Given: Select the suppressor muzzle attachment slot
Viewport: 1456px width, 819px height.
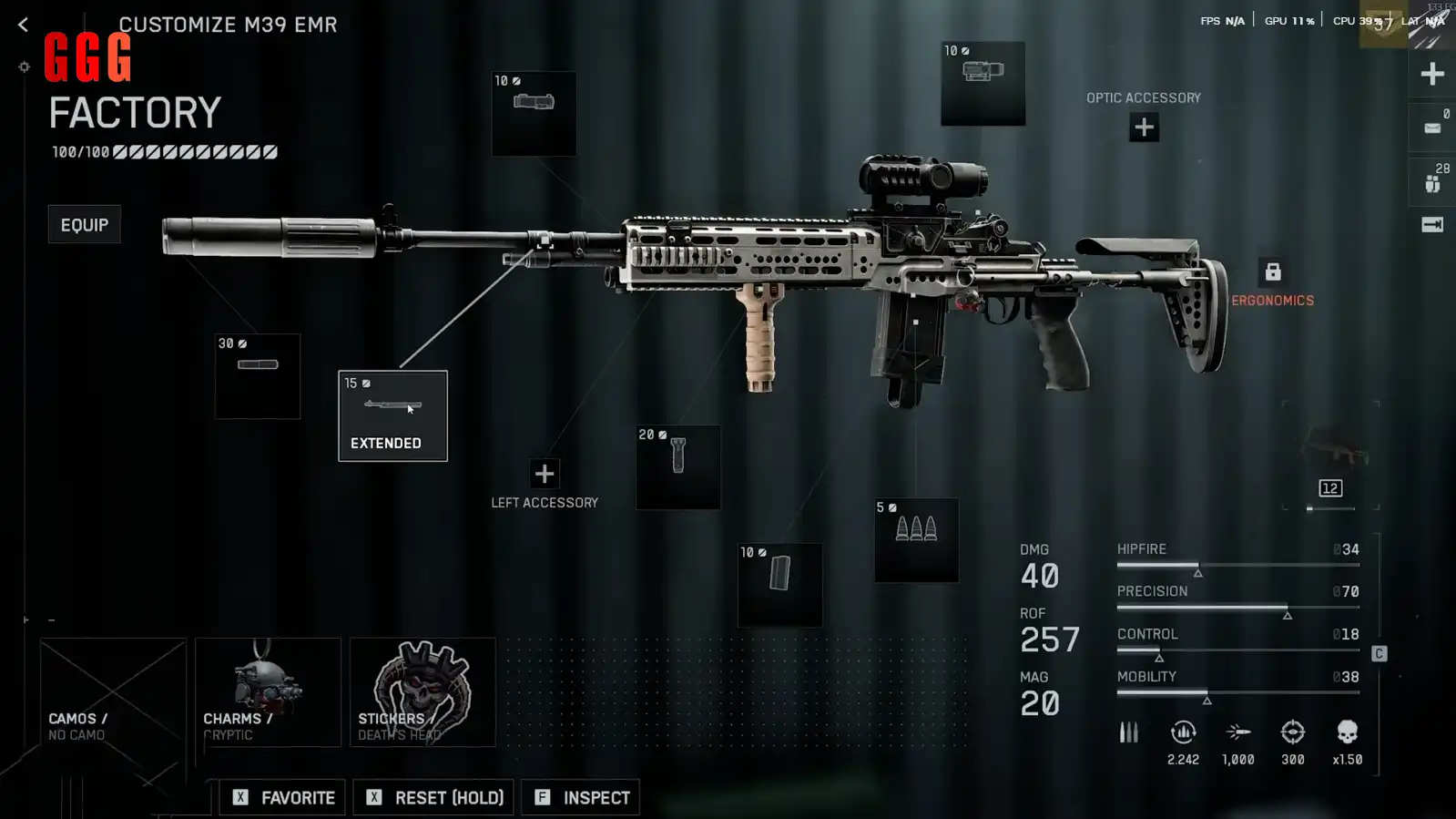Looking at the screenshot, I should [257, 376].
